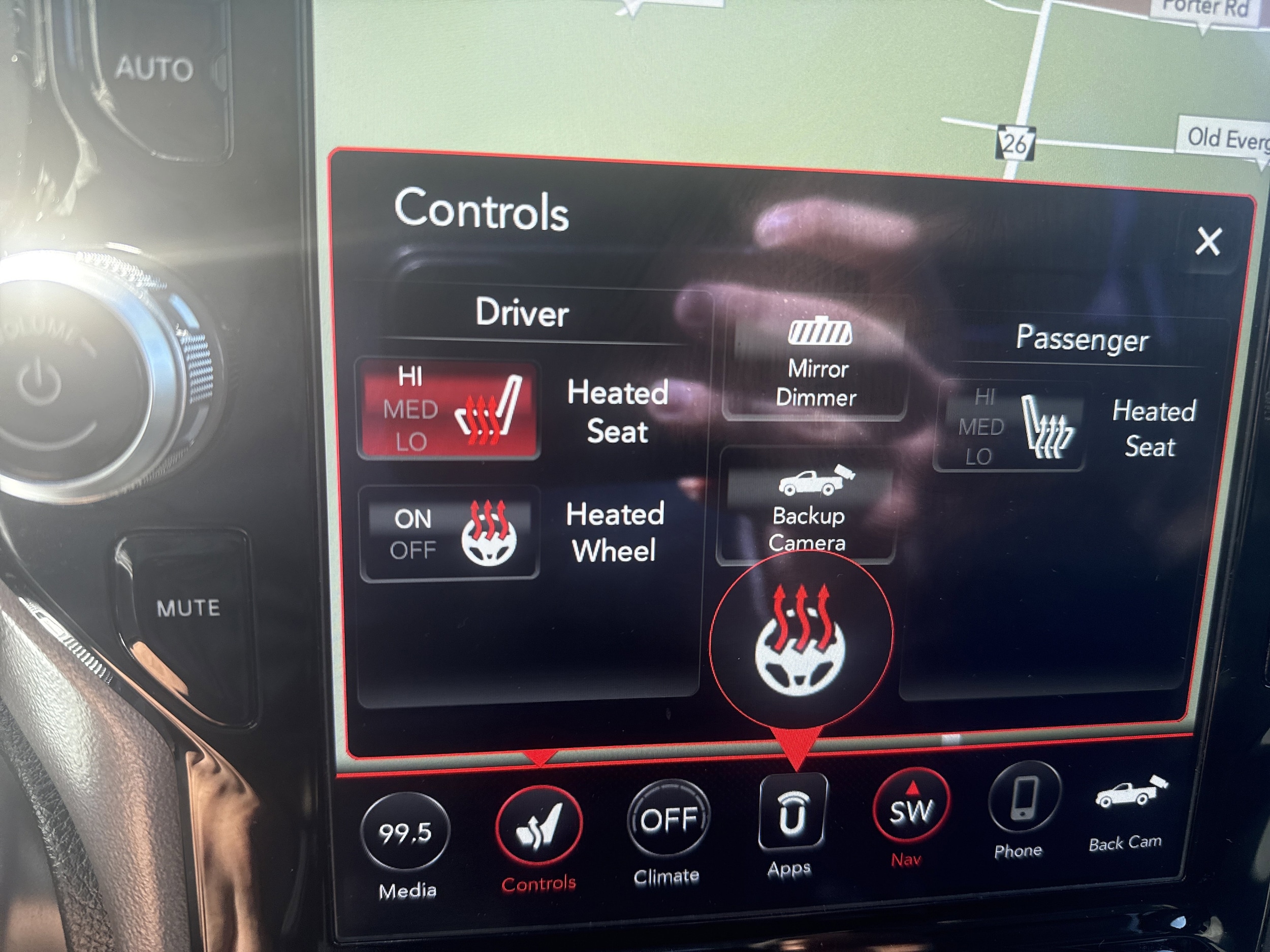Open the Backup Camera view

(x=808, y=506)
